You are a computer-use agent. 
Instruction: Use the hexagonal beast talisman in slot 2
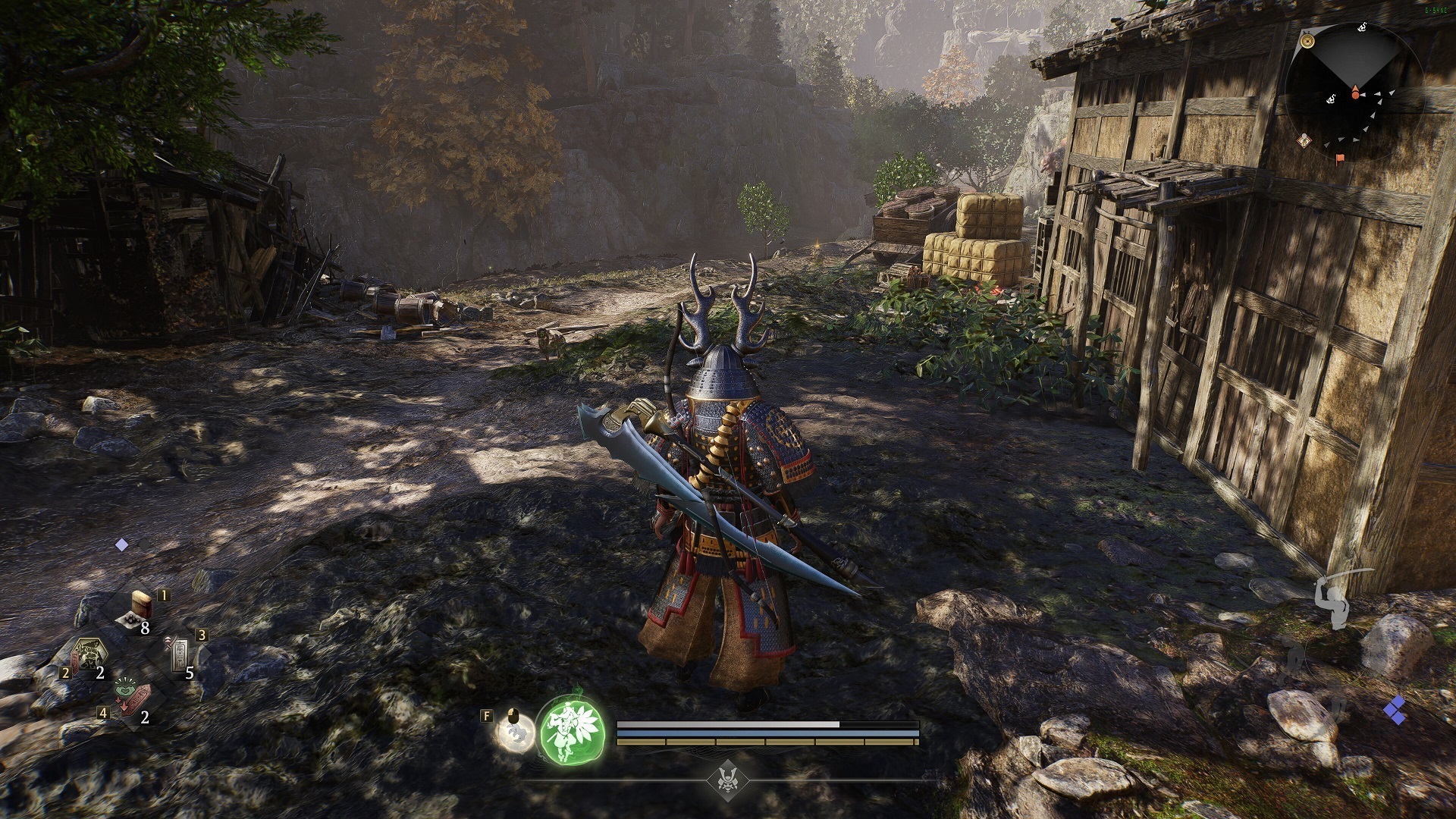[88, 655]
